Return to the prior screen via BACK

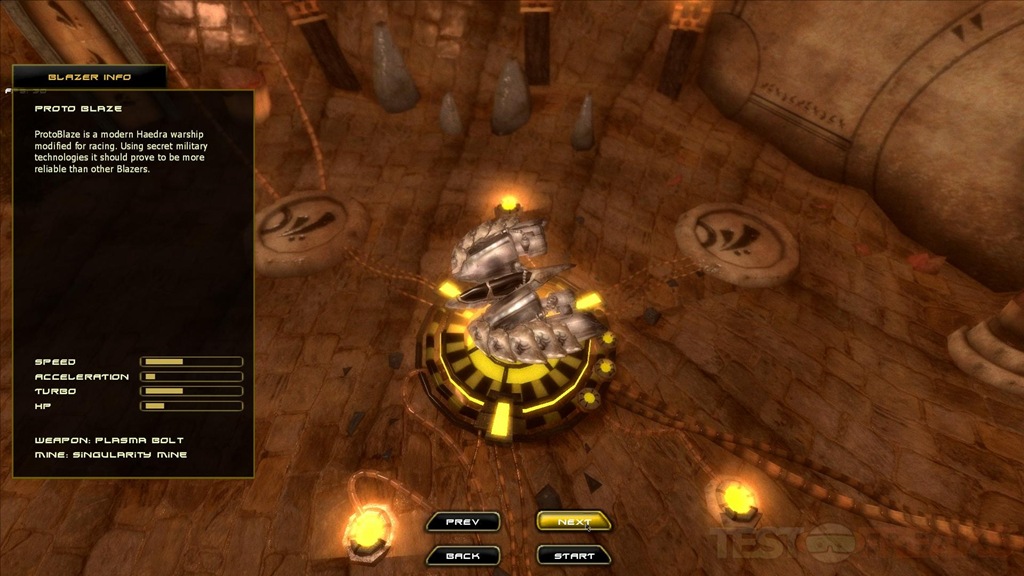[462, 555]
